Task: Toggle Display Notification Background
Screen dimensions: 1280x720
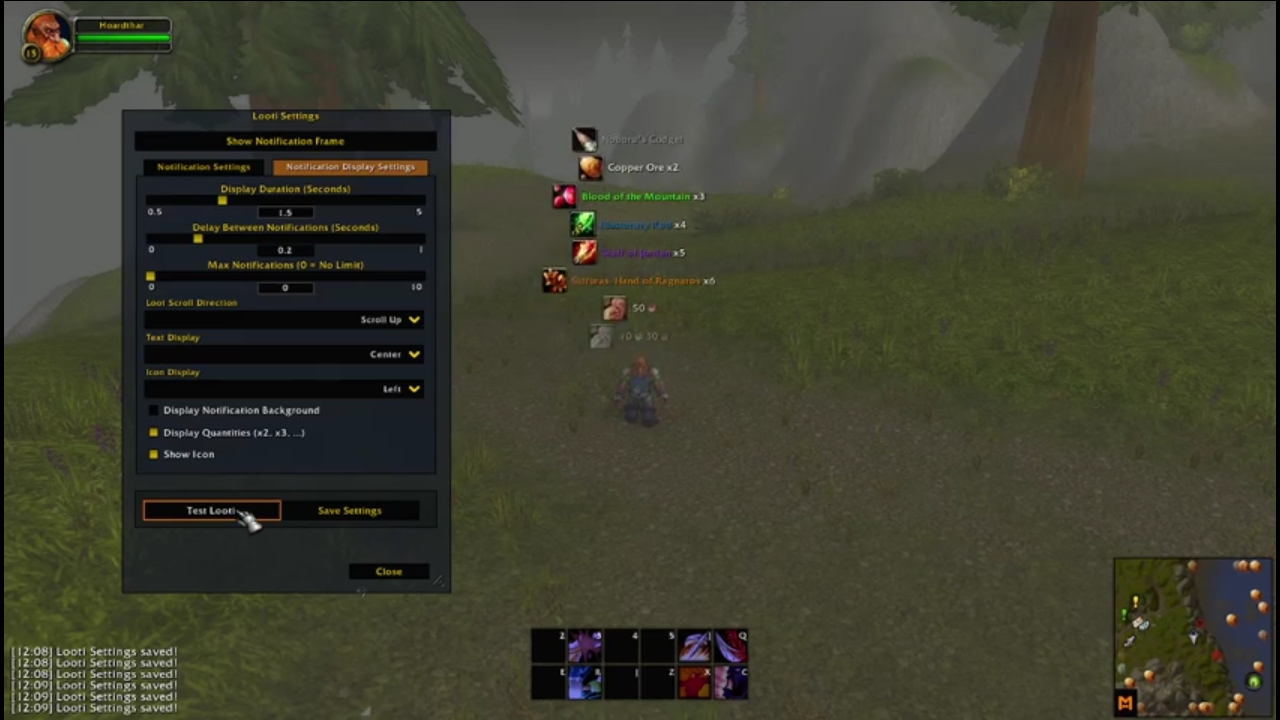Action: (153, 410)
